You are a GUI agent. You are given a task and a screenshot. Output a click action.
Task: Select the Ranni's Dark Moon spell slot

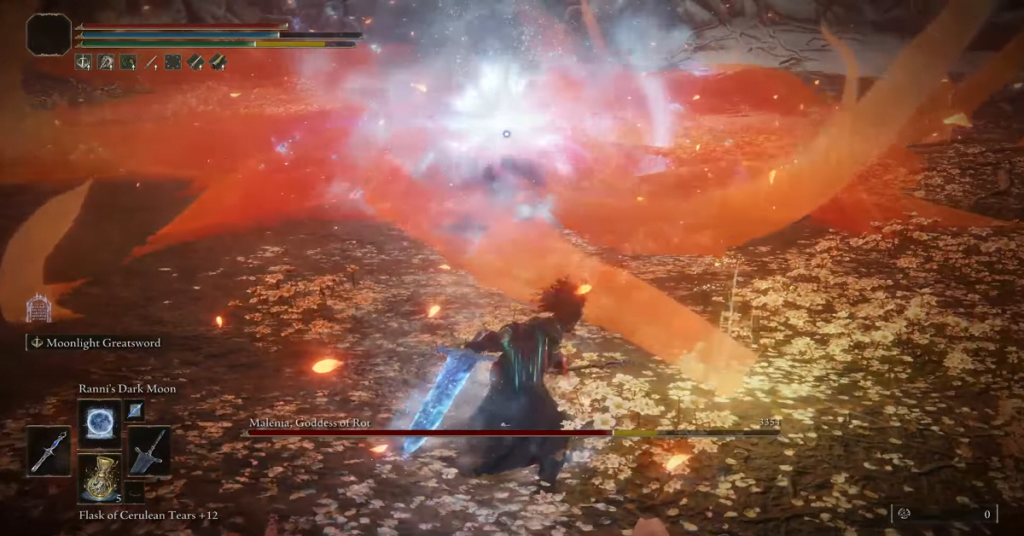(x=99, y=420)
